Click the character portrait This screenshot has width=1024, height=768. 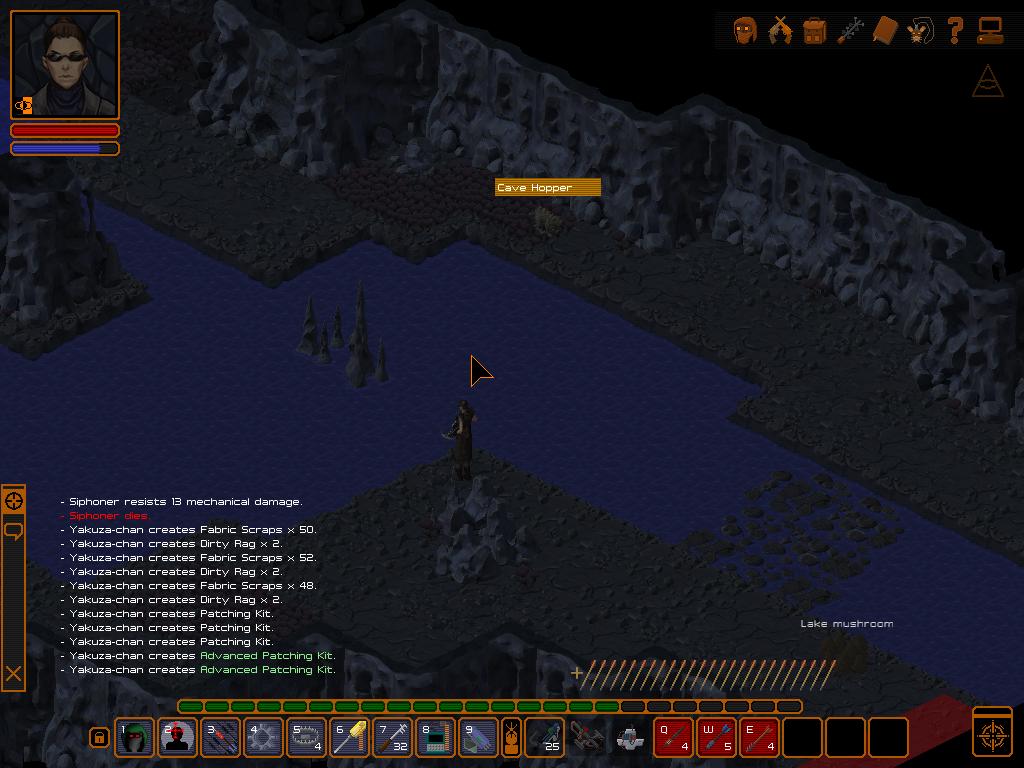pos(65,65)
